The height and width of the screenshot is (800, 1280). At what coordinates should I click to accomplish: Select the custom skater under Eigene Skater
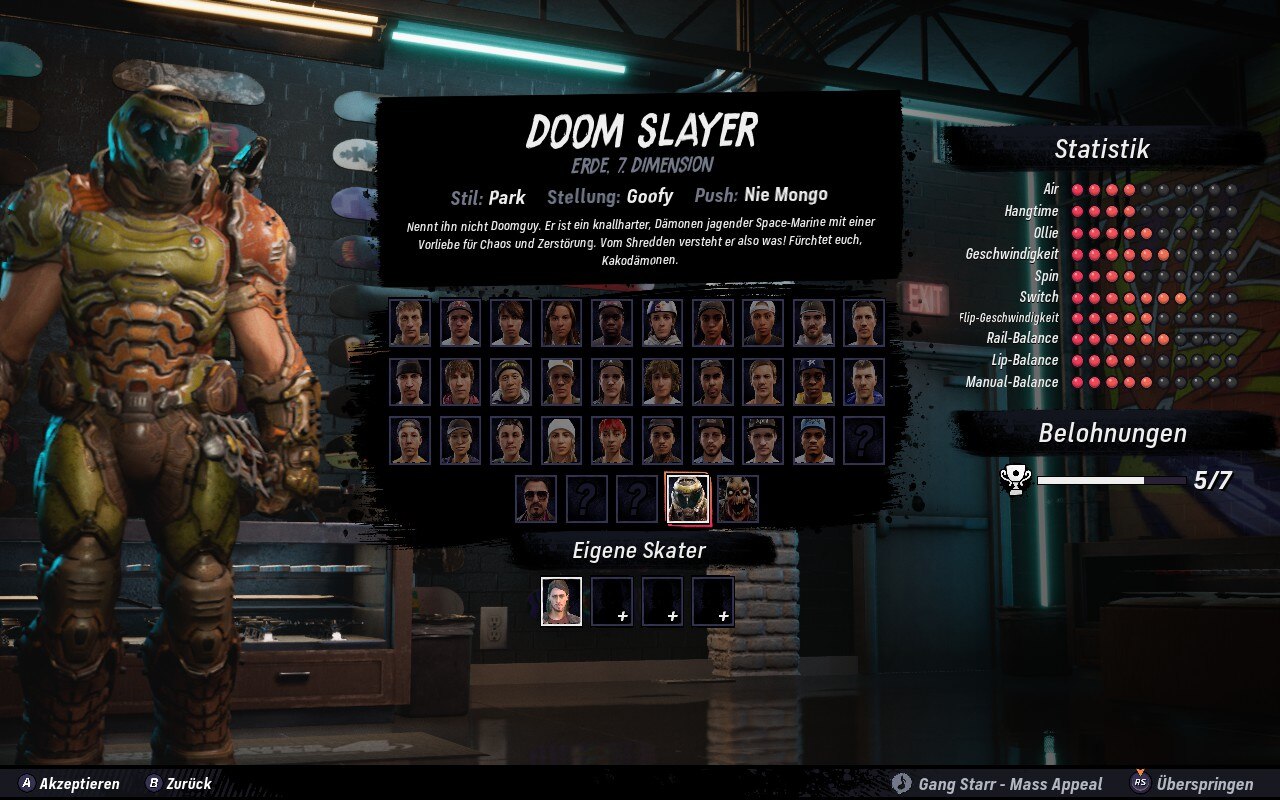tap(561, 601)
